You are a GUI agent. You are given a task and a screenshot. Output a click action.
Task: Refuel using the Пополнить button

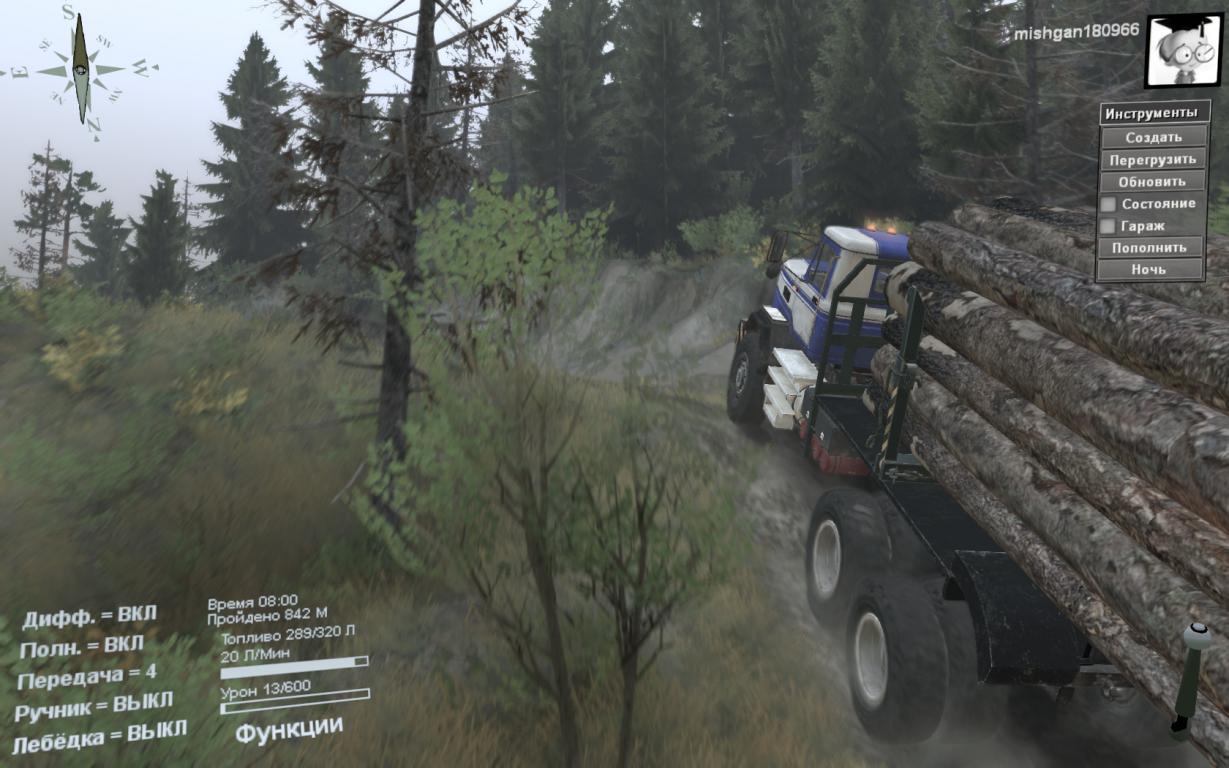[x=1152, y=247]
